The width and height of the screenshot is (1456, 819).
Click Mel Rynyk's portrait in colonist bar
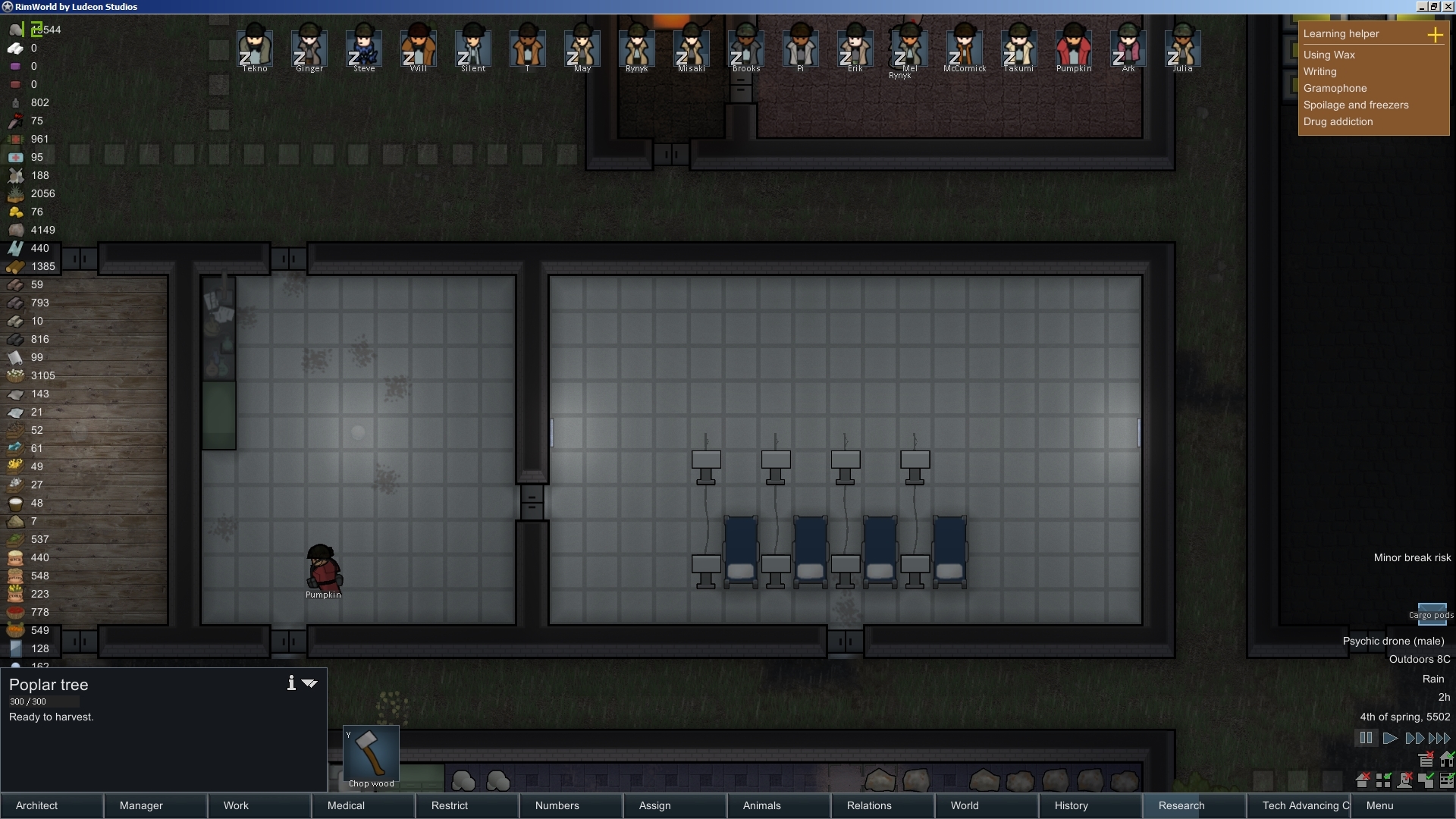909,49
